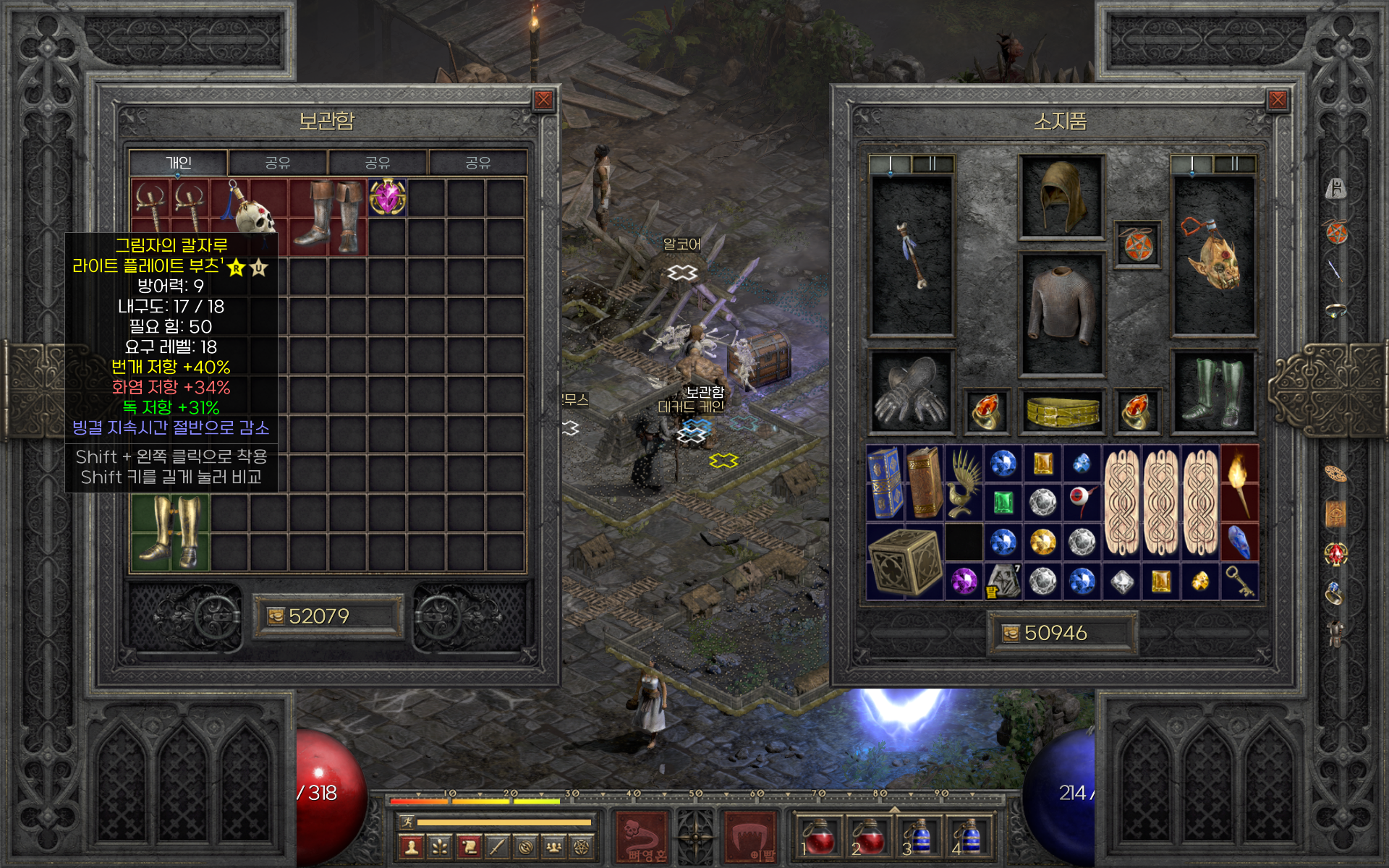Select the torch charm in inventory
1389x868 pixels.
coord(1239,483)
